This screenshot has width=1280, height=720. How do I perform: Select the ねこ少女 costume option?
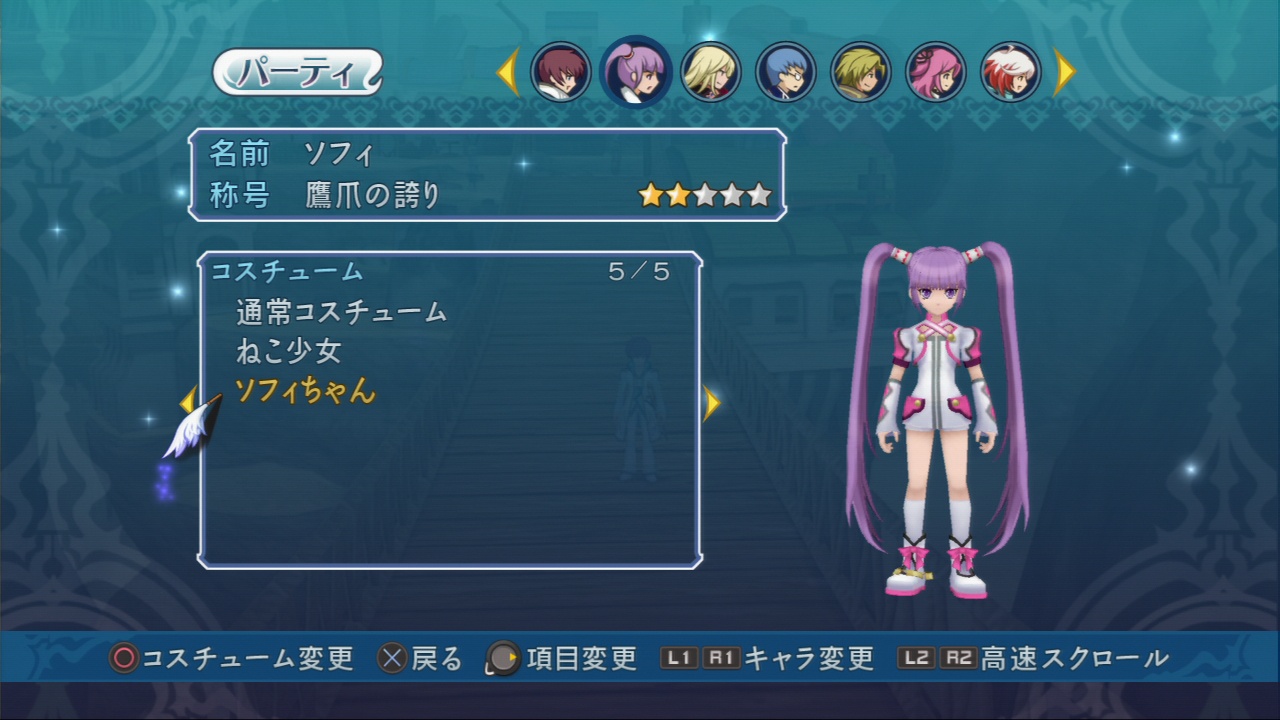click(290, 352)
